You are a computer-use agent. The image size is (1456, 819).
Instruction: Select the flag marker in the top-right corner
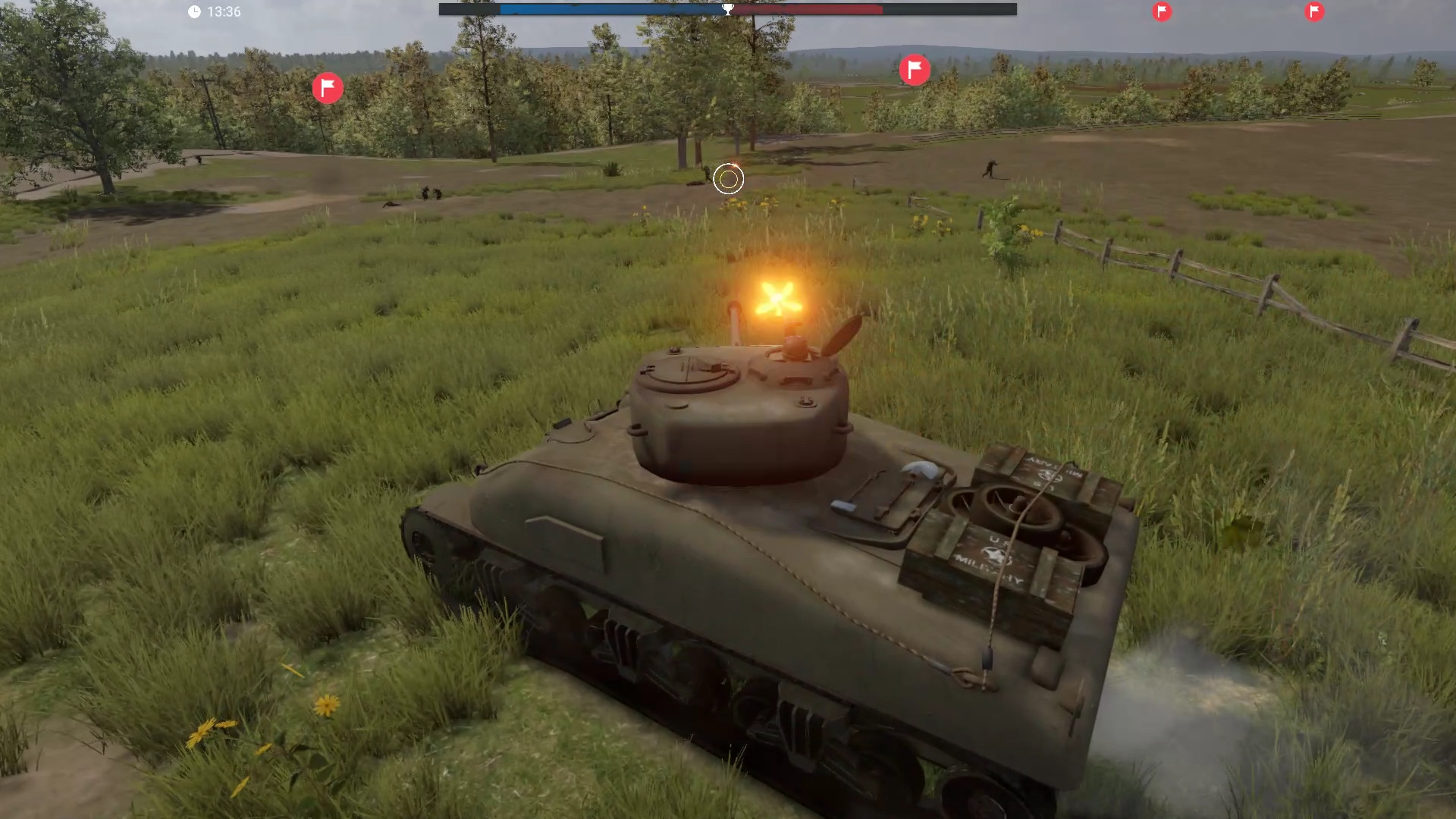(1313, 12)
